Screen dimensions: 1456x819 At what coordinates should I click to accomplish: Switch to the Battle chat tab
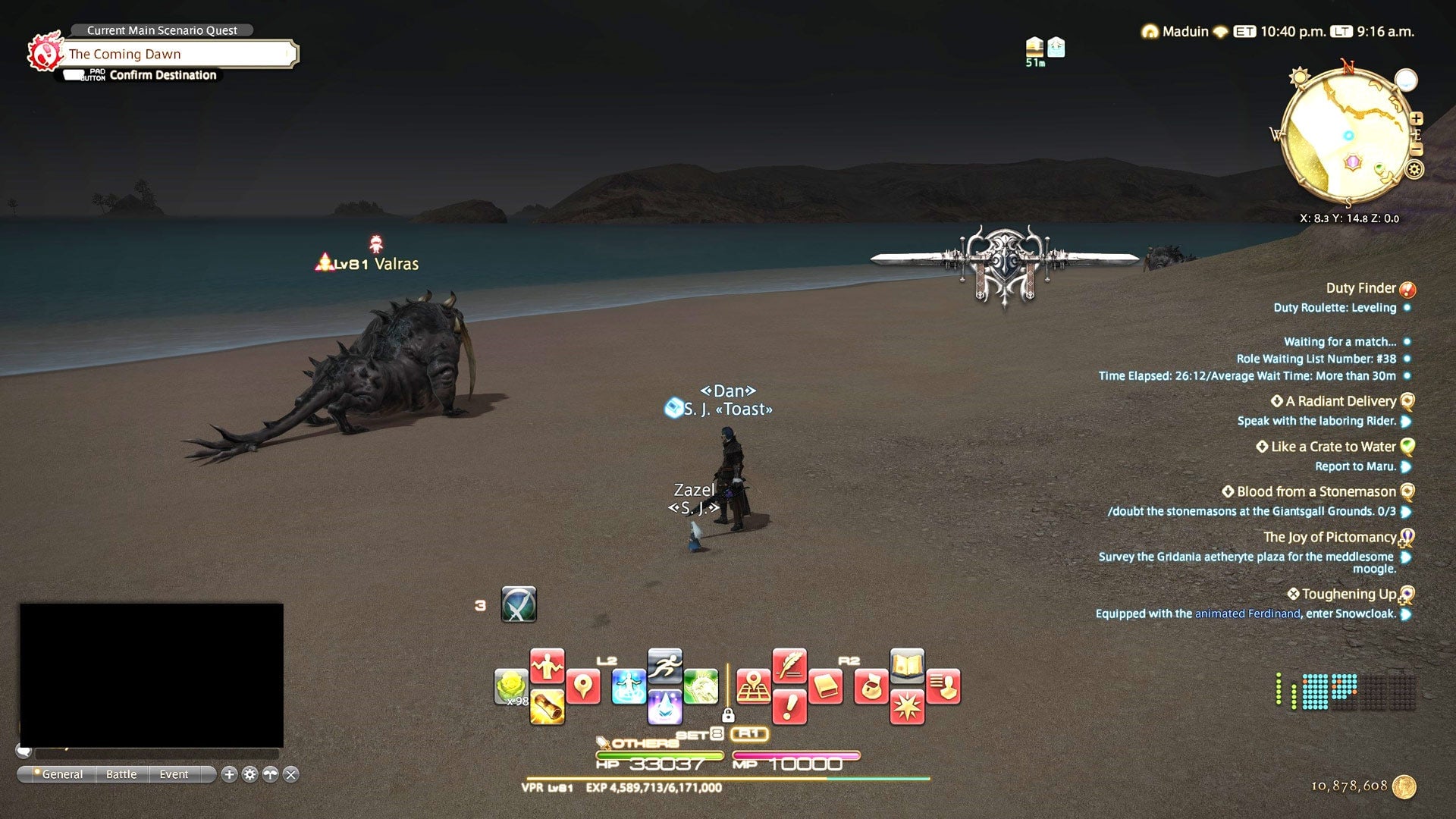click(x=121, y=774)
